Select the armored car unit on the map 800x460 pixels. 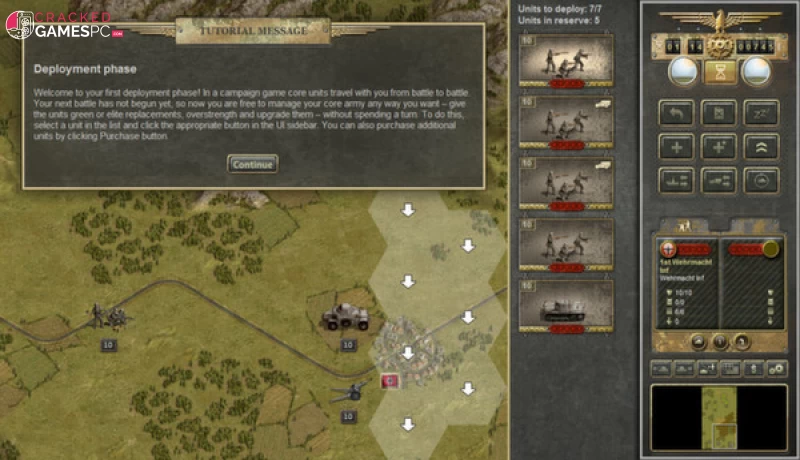(x=346, y=318)
